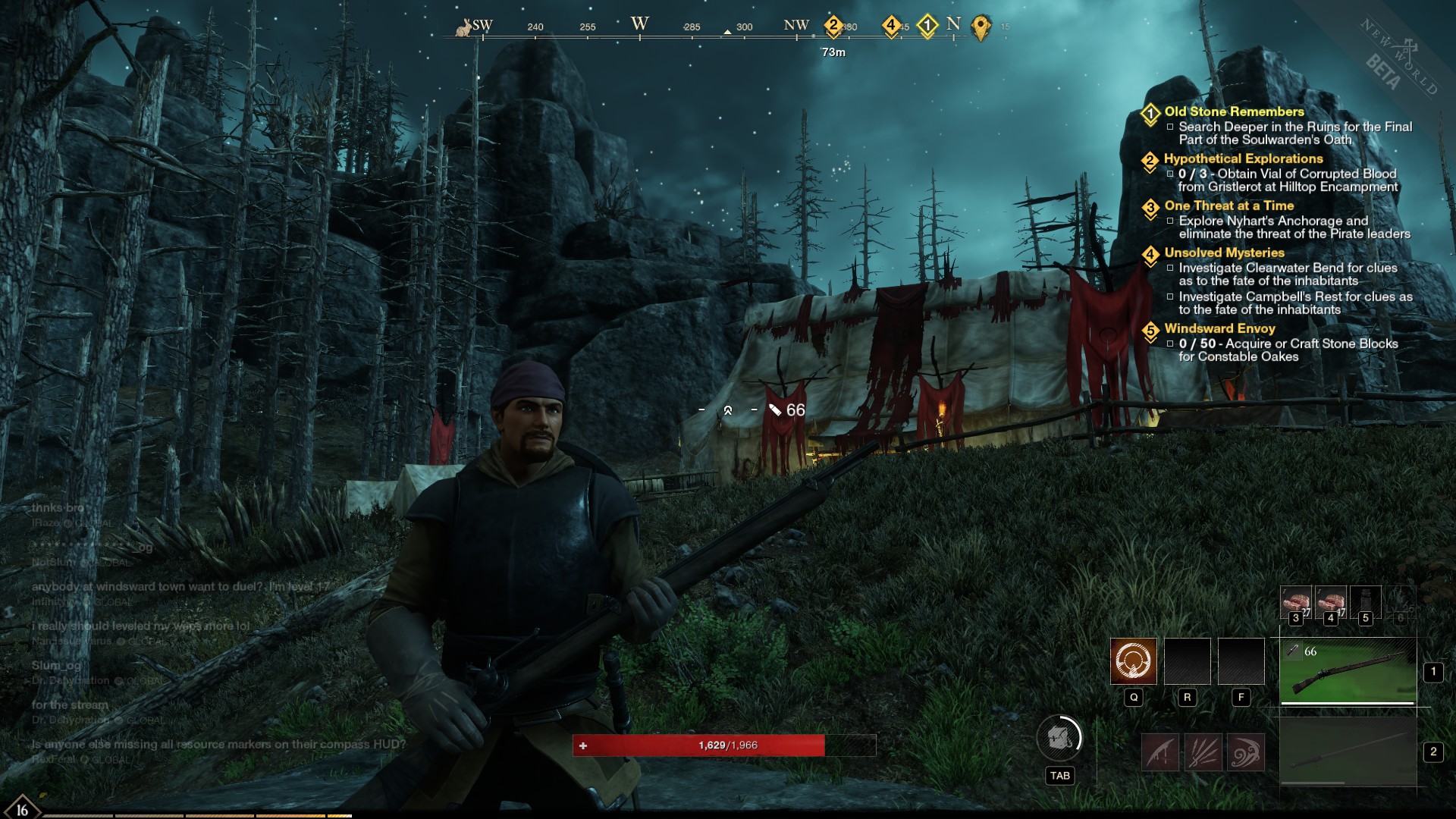Click the quest 4 marker on the compass
Screen dimensions: 1456x819
coord(891,26)
